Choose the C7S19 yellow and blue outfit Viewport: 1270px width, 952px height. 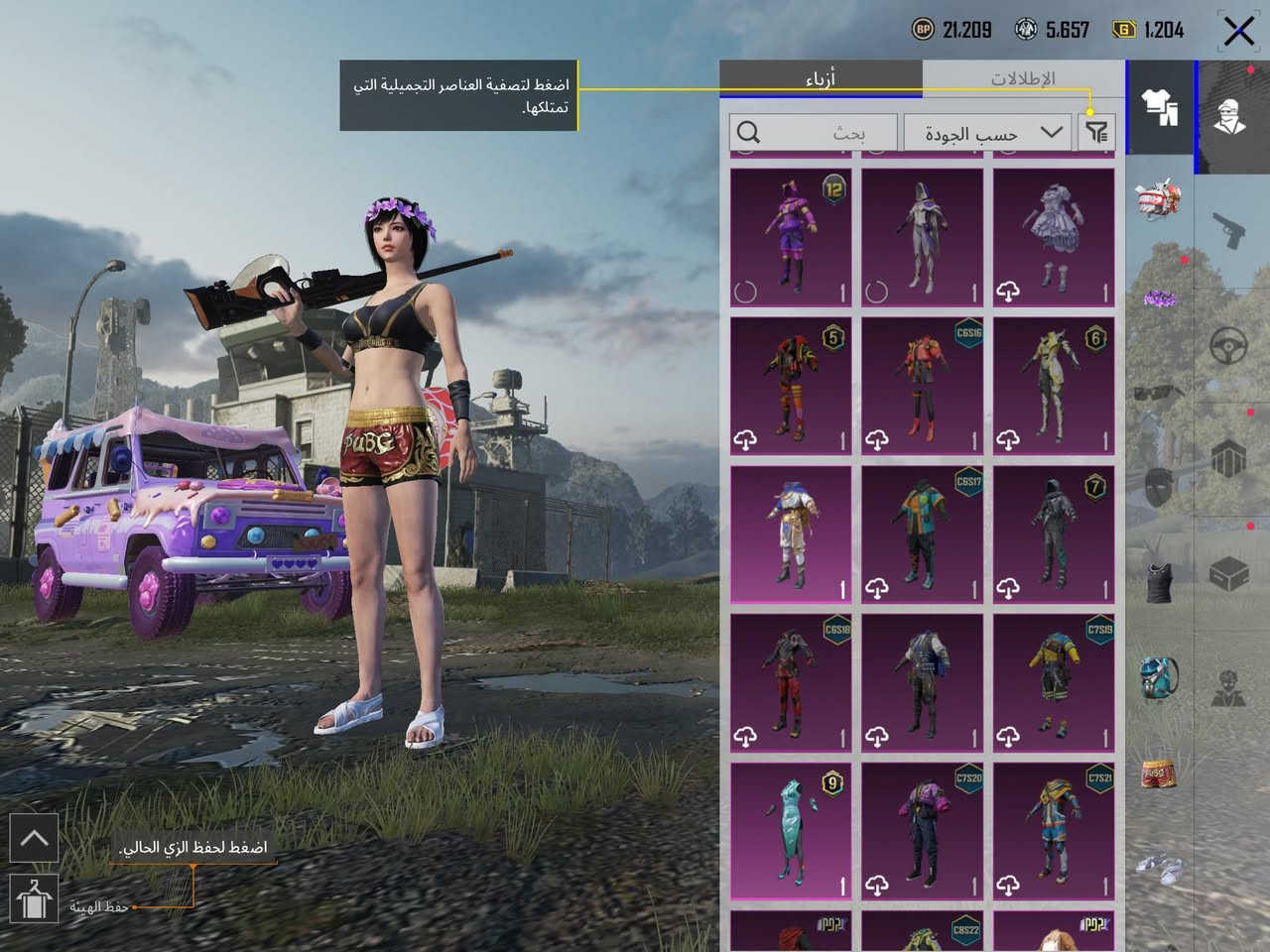point(1053,682)
